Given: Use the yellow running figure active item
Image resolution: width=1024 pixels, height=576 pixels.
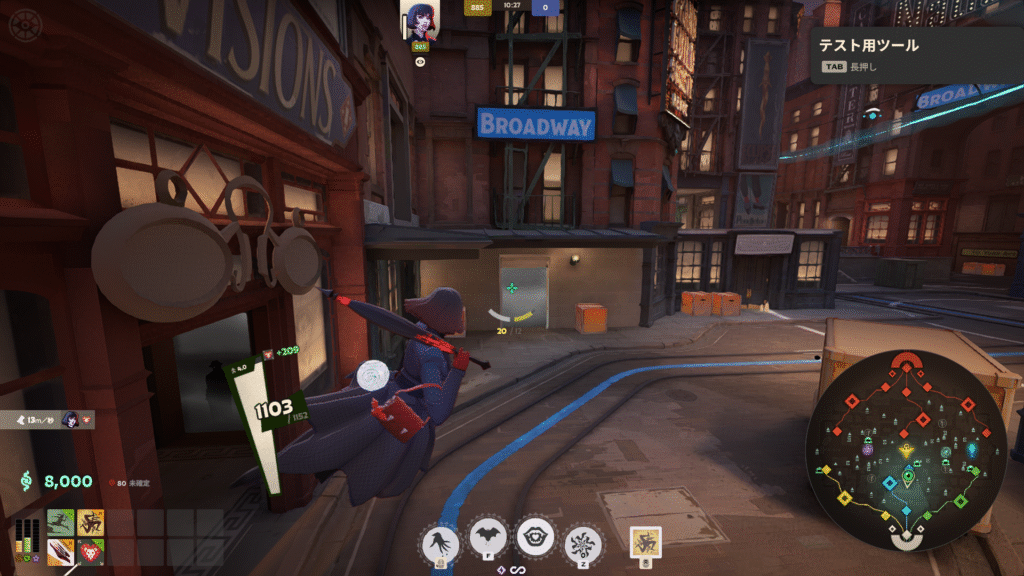Looking at the screenshot, I should [646, 541].
